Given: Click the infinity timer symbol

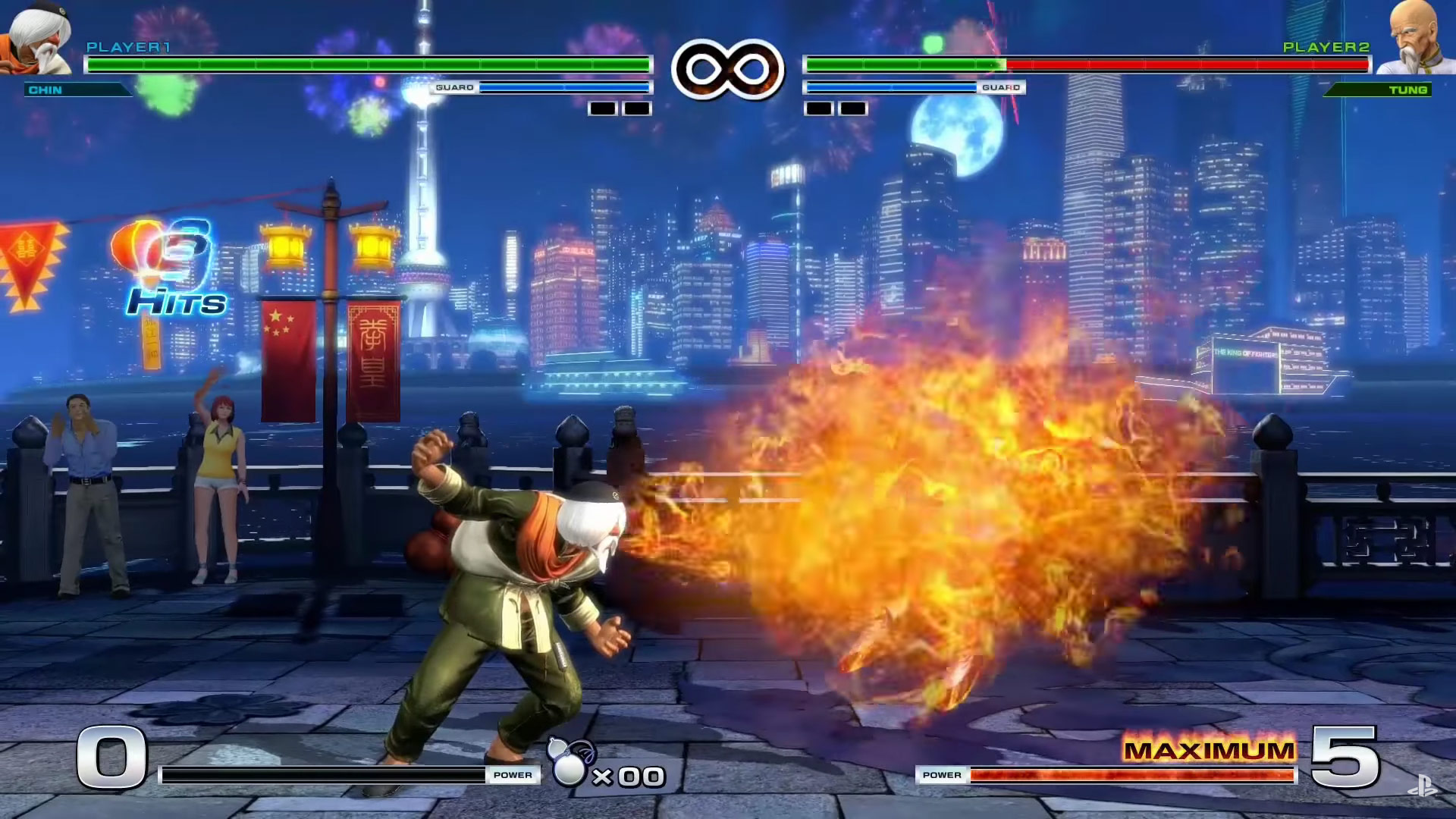Looking at the screenshot, I should click(730, 70).
